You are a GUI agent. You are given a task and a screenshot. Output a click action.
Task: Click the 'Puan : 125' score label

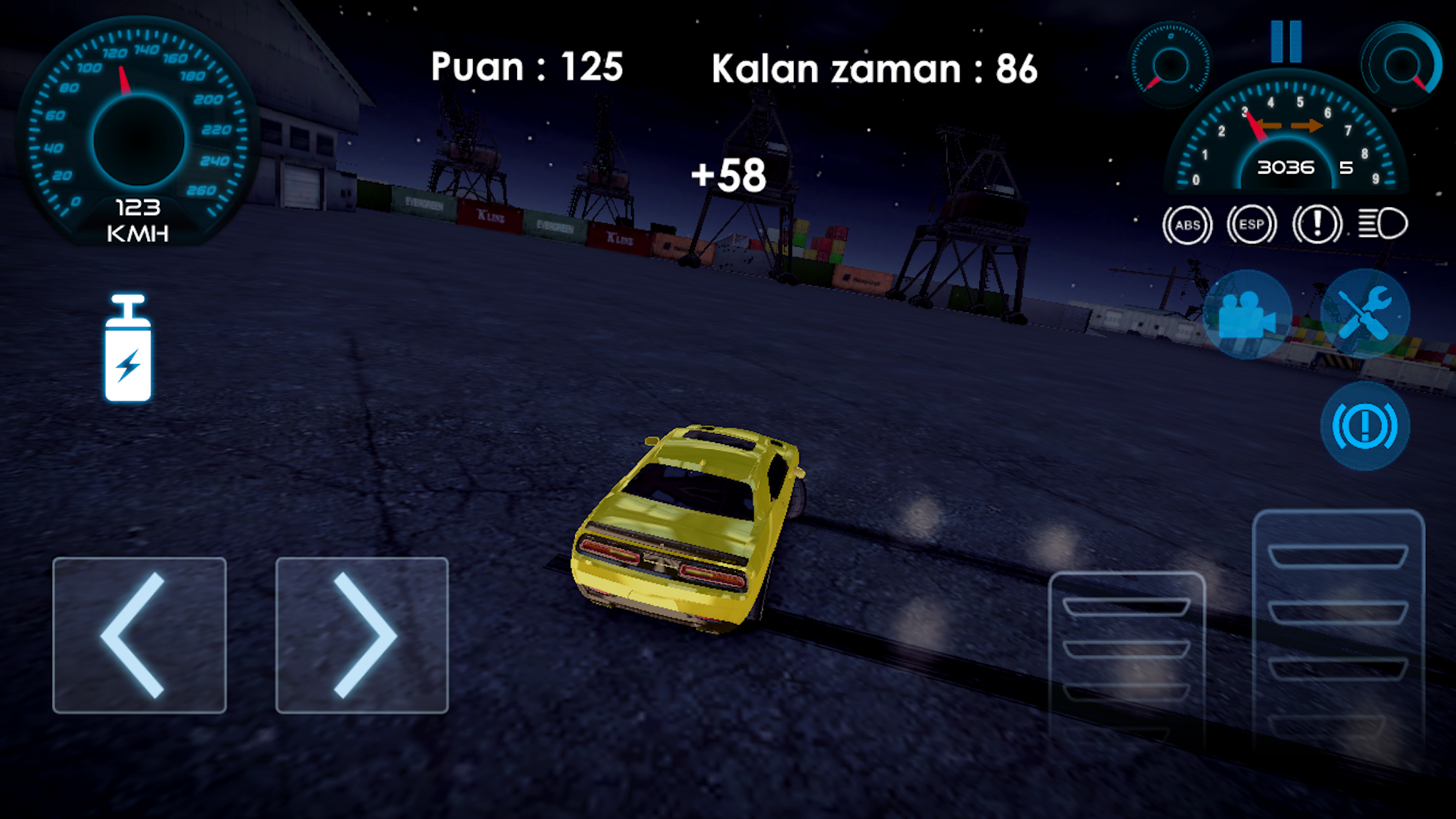[x=526, y=66]
